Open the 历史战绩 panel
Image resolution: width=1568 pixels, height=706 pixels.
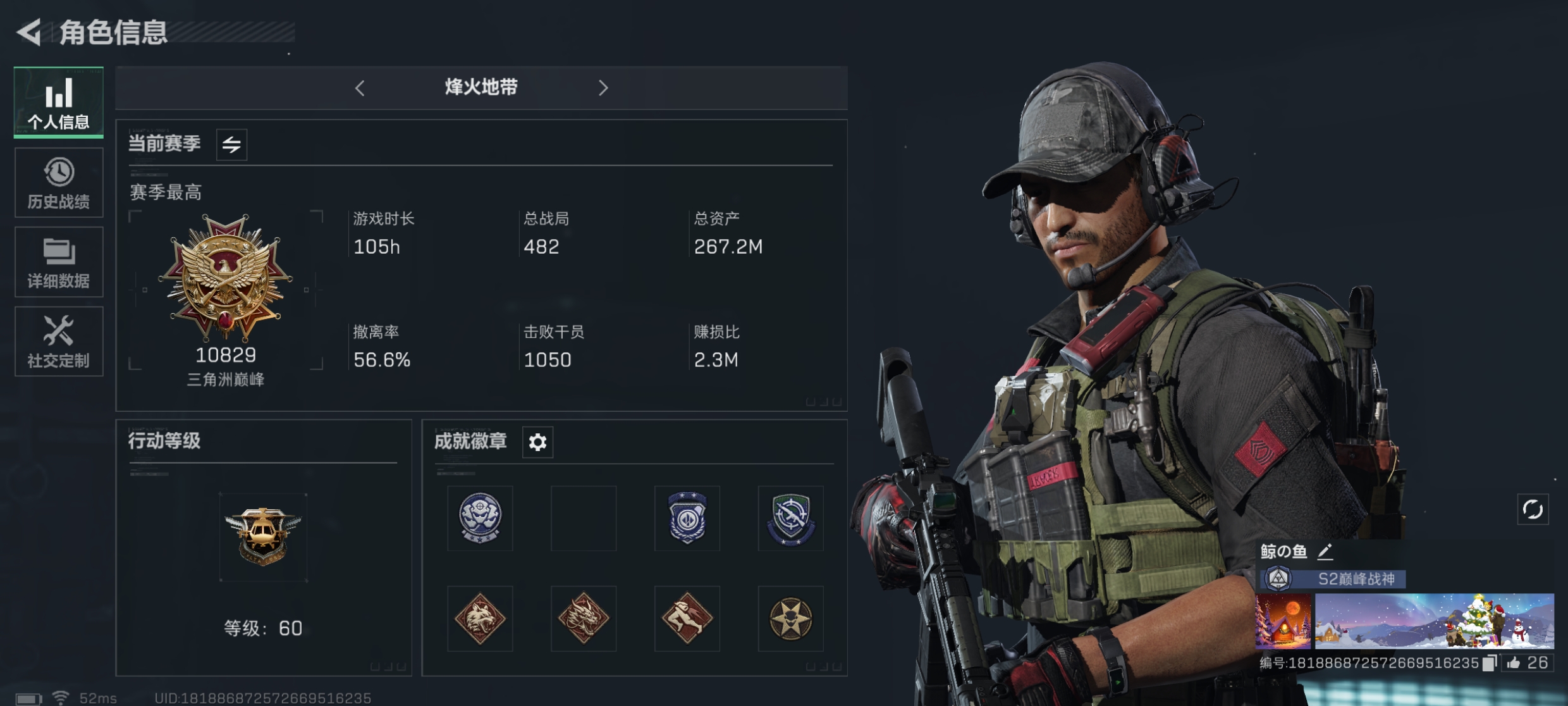point(58,183)
